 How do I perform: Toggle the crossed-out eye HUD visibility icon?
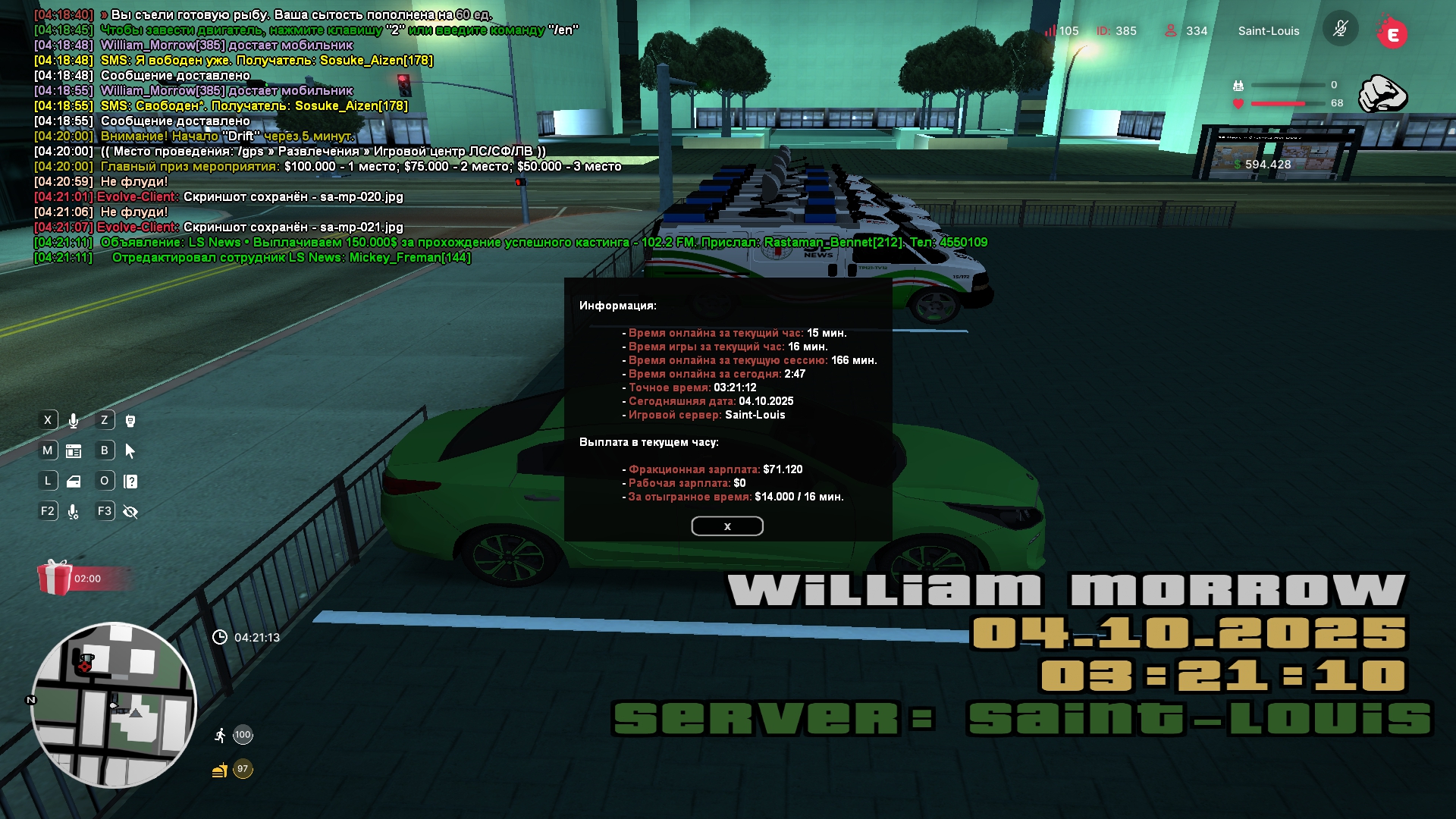click(130, 512)
